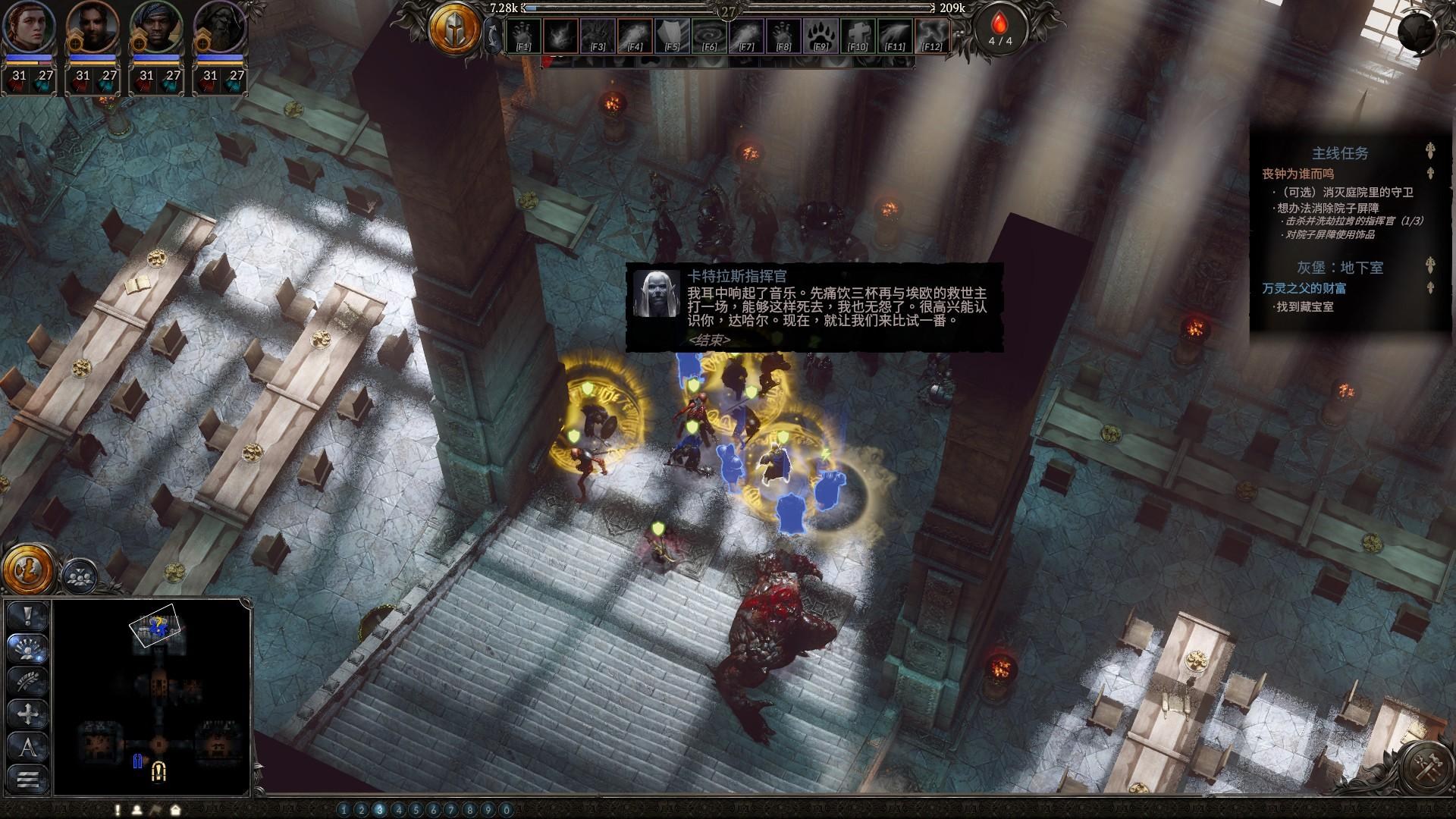Select the red-haired hero portrait
Screen dimensions: 1456x819
tap(28, 27)
